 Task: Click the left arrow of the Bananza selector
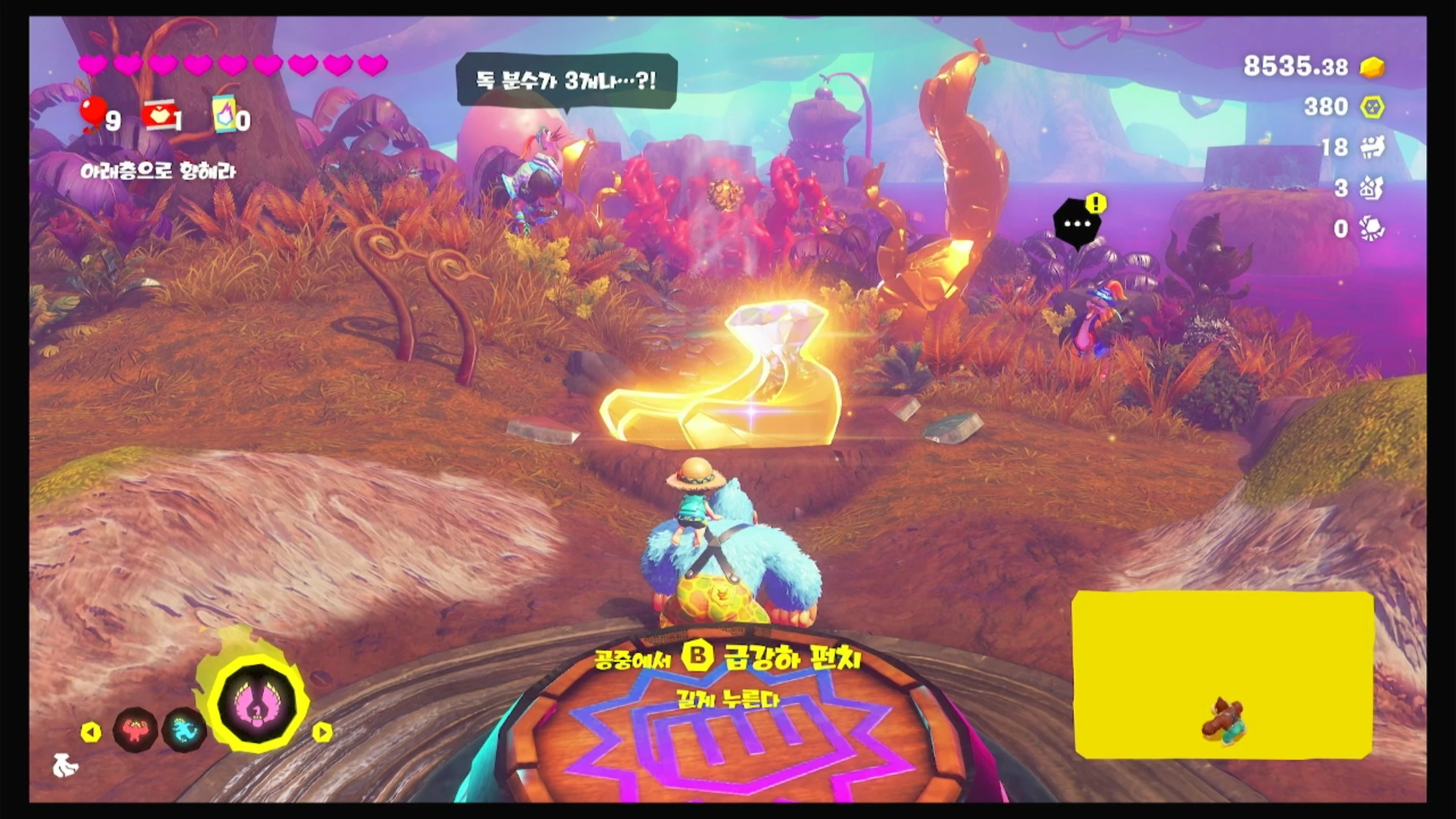coord(91,732)
